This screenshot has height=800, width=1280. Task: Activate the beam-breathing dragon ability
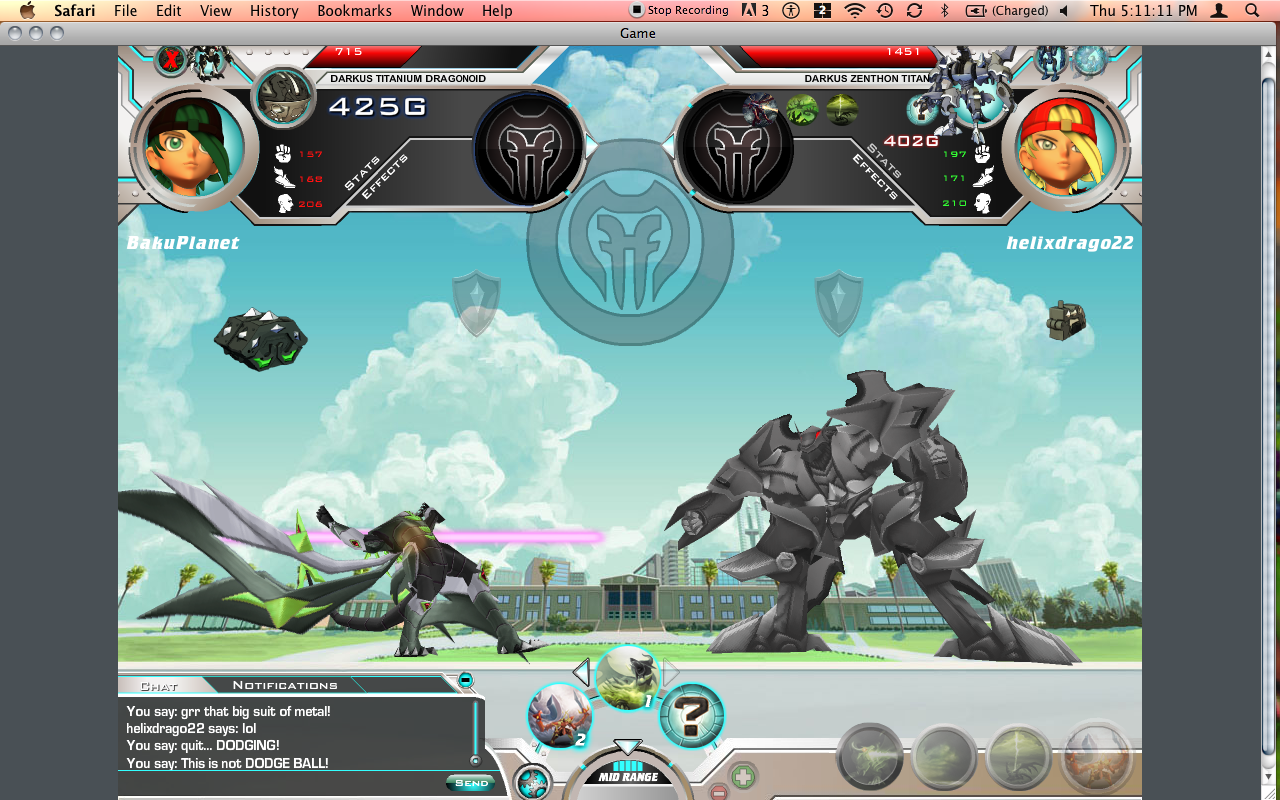tap(870, 756)
